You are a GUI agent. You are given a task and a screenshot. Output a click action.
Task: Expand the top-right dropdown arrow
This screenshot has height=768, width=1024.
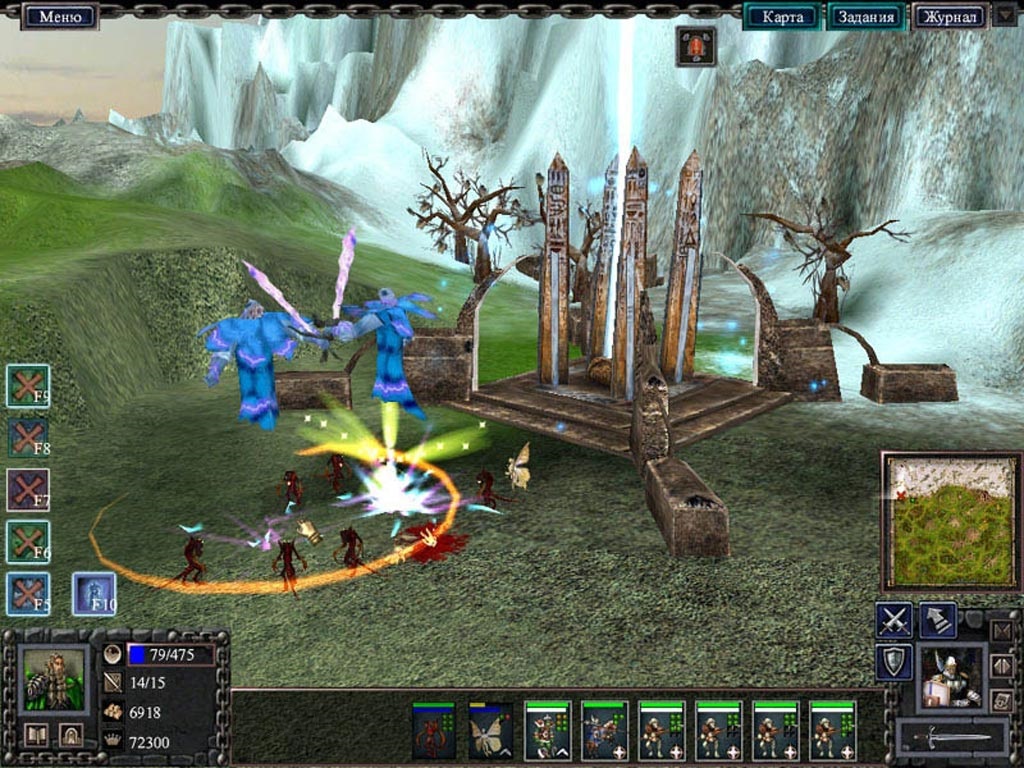point(1005,16)
